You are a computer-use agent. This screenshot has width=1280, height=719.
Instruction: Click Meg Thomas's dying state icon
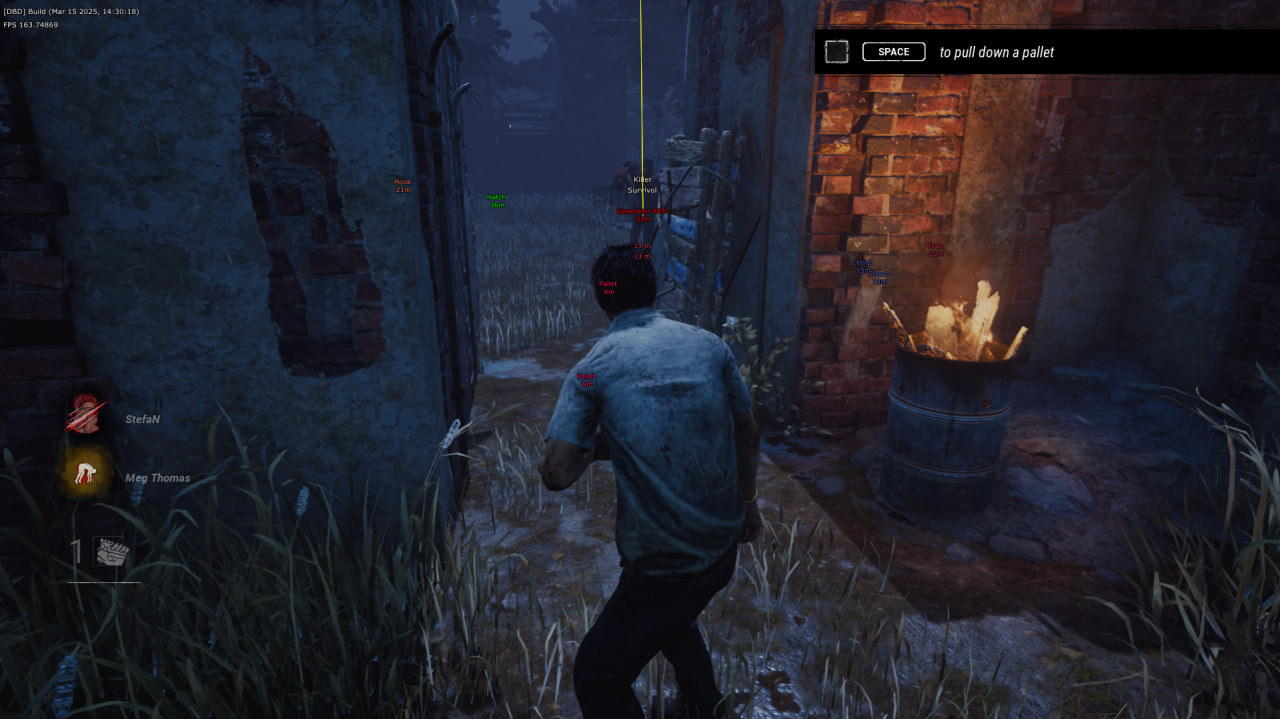(x=86, y=474)
